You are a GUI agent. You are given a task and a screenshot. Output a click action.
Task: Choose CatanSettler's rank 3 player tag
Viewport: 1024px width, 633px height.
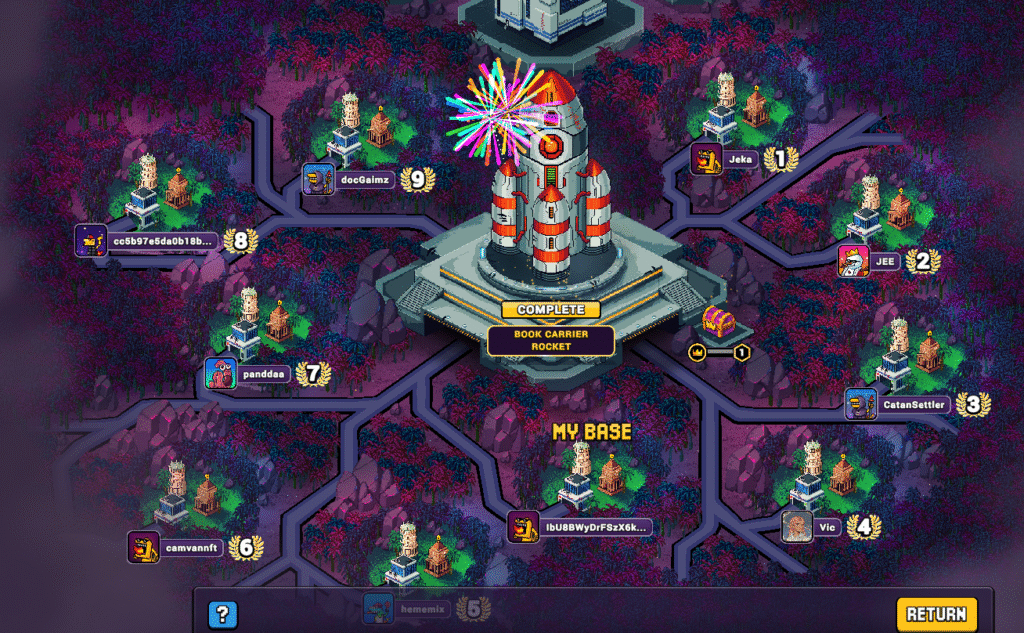pos(912,405)
